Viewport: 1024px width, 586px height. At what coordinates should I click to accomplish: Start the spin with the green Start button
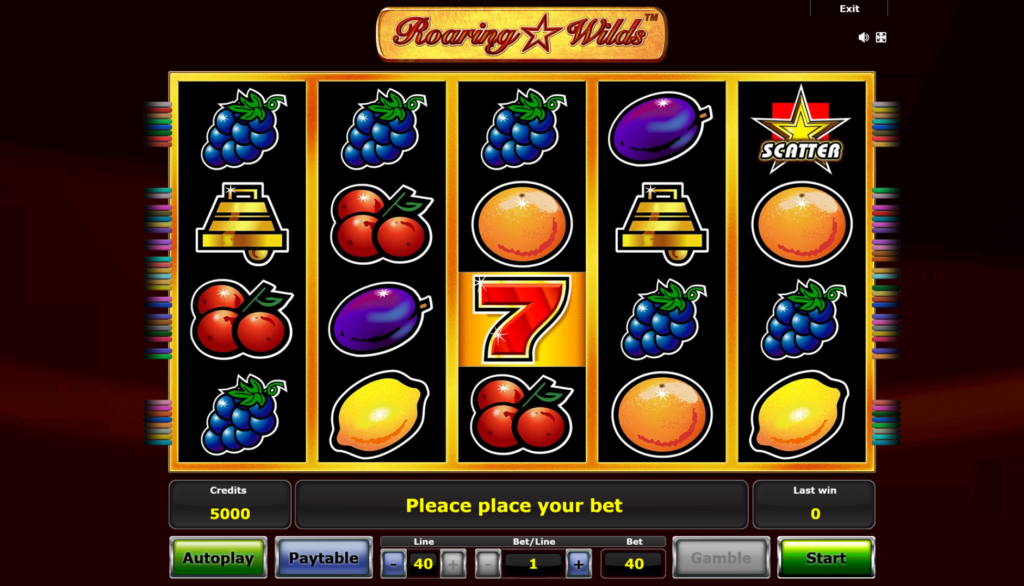tap(825, 558)
